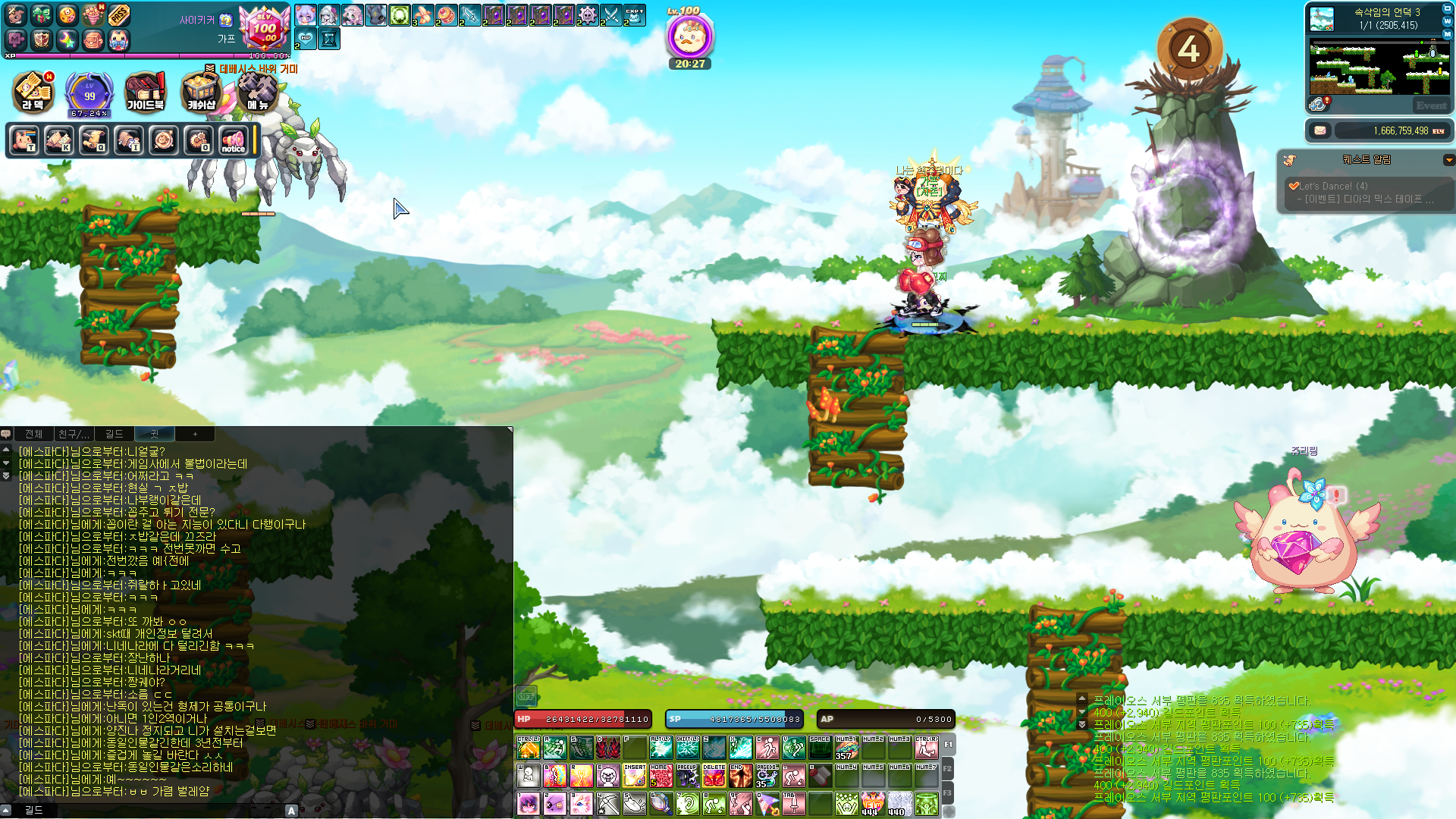Click the Event button under minimap

pos(1431,105)
